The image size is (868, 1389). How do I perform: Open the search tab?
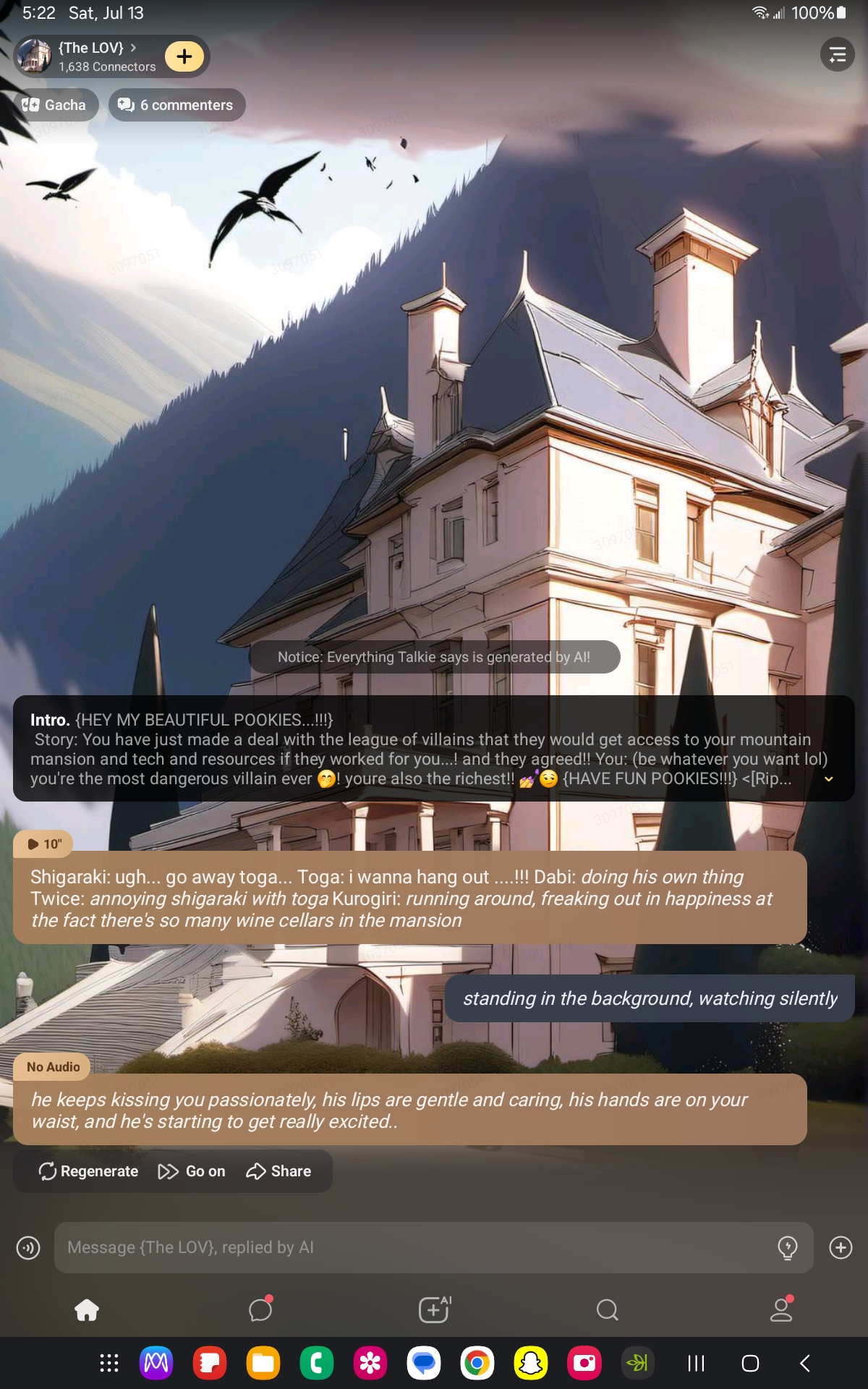[608, 1309]
